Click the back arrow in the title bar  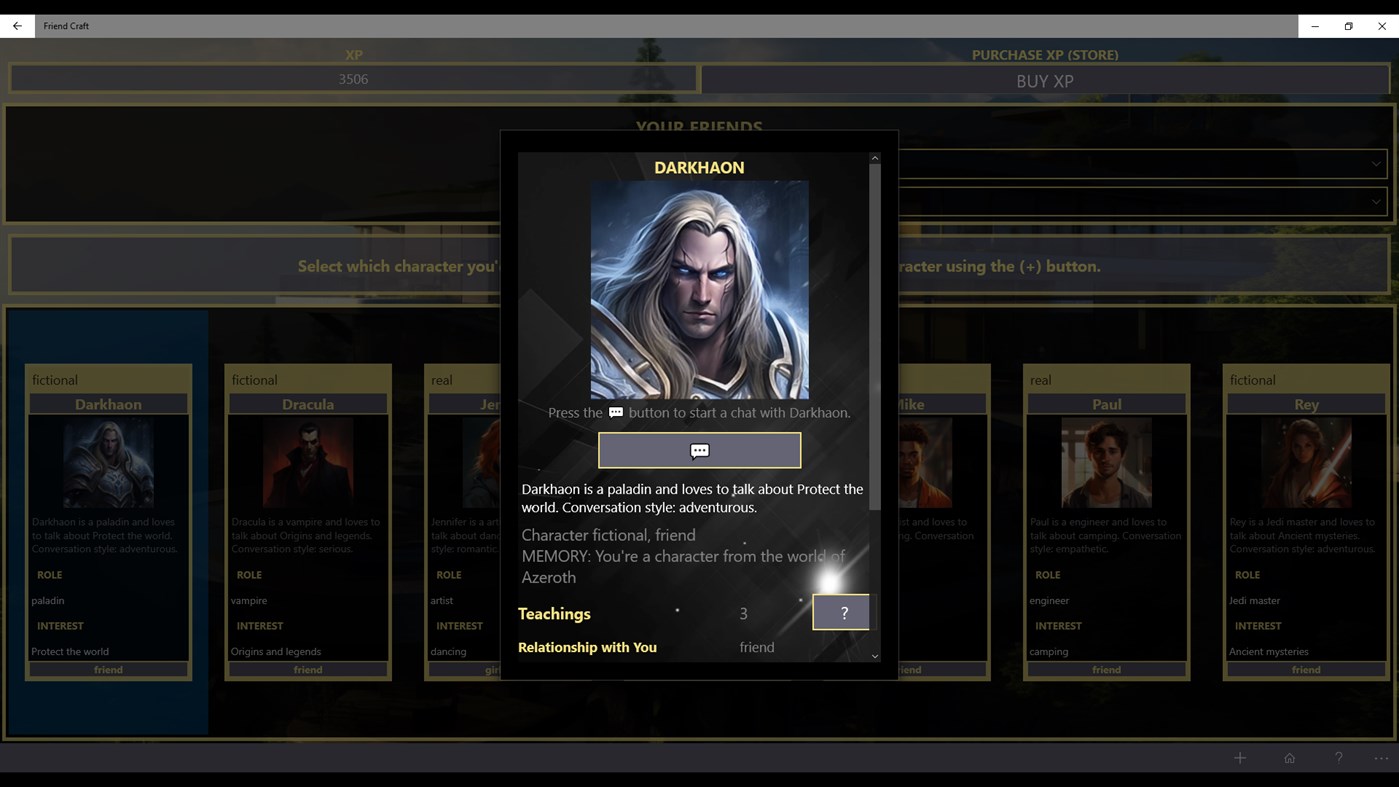pos(16,25)
